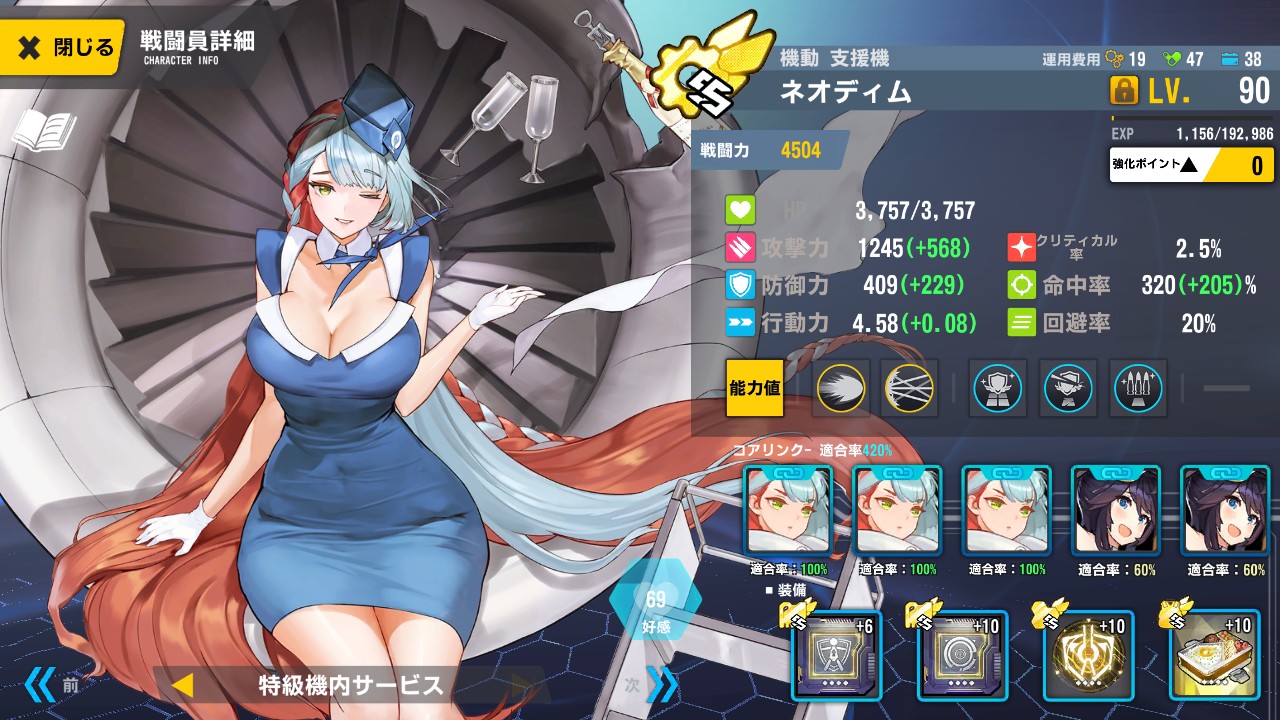Inspect the trophy podium passive skill

998,388
